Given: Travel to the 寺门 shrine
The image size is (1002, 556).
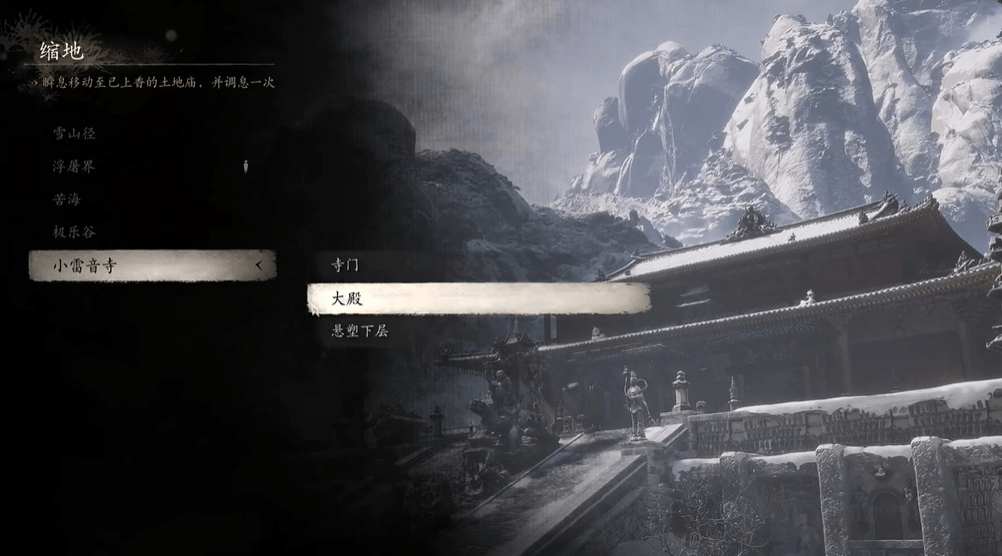Looking at the screenshot, I should pyautogui.click(x=345, y=265).
